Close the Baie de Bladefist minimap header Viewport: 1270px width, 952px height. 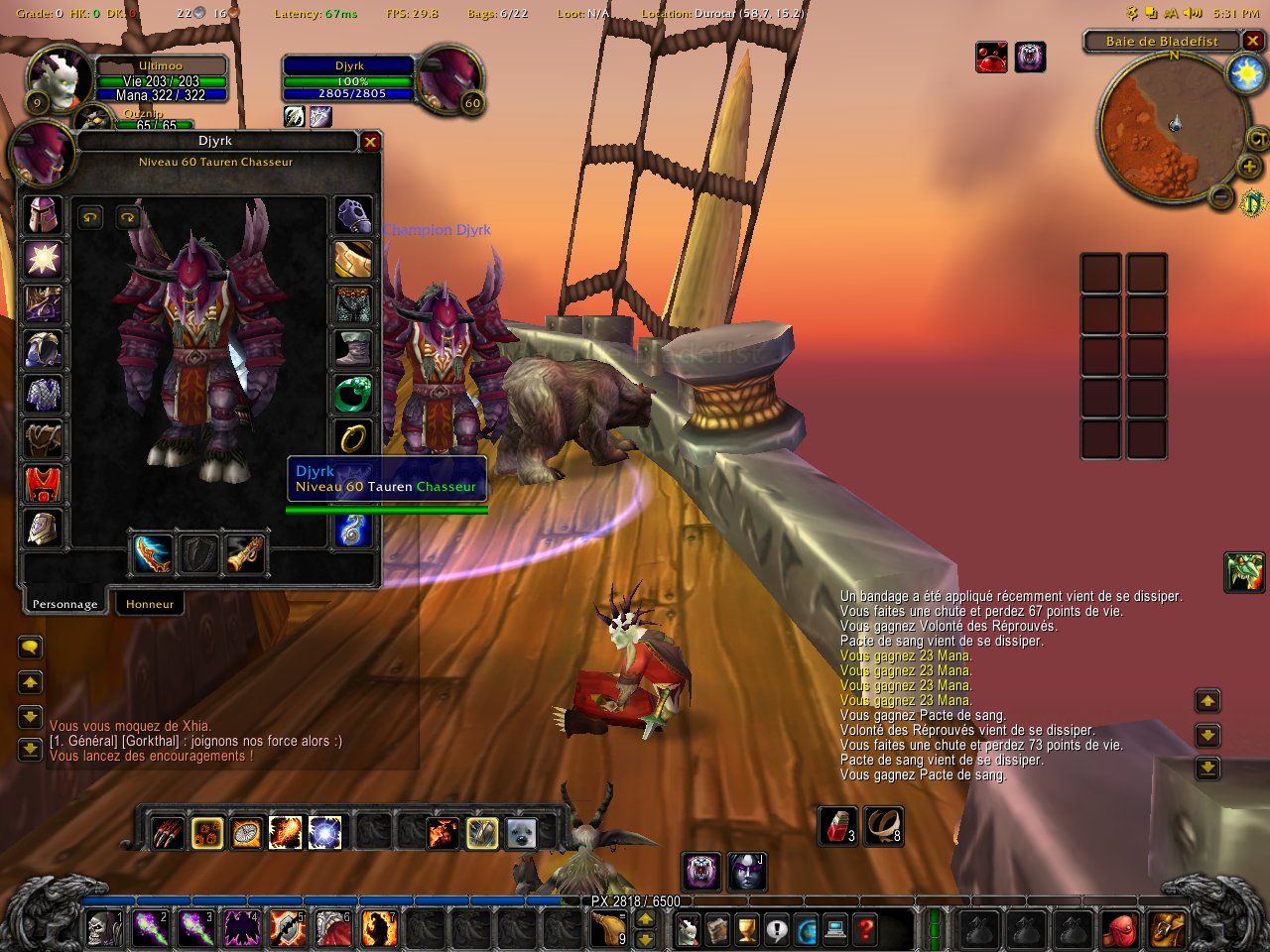click(x=1253, y=41)
